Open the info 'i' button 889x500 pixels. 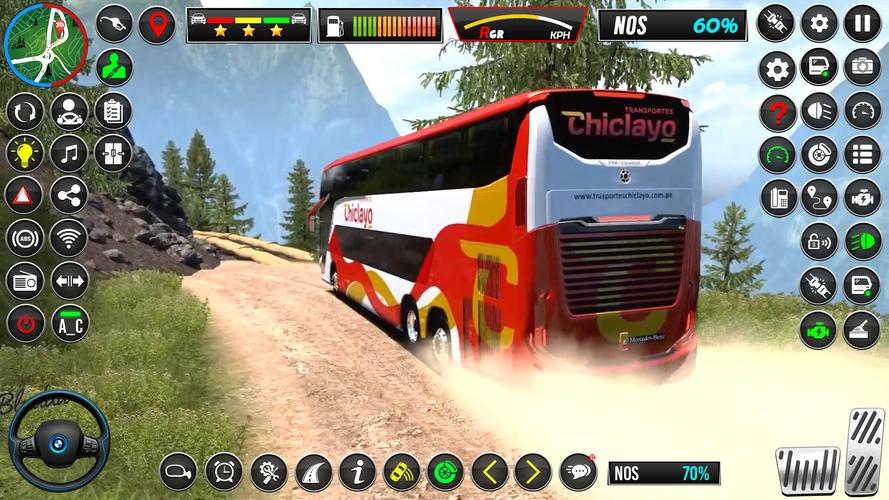tap(357, 470)
